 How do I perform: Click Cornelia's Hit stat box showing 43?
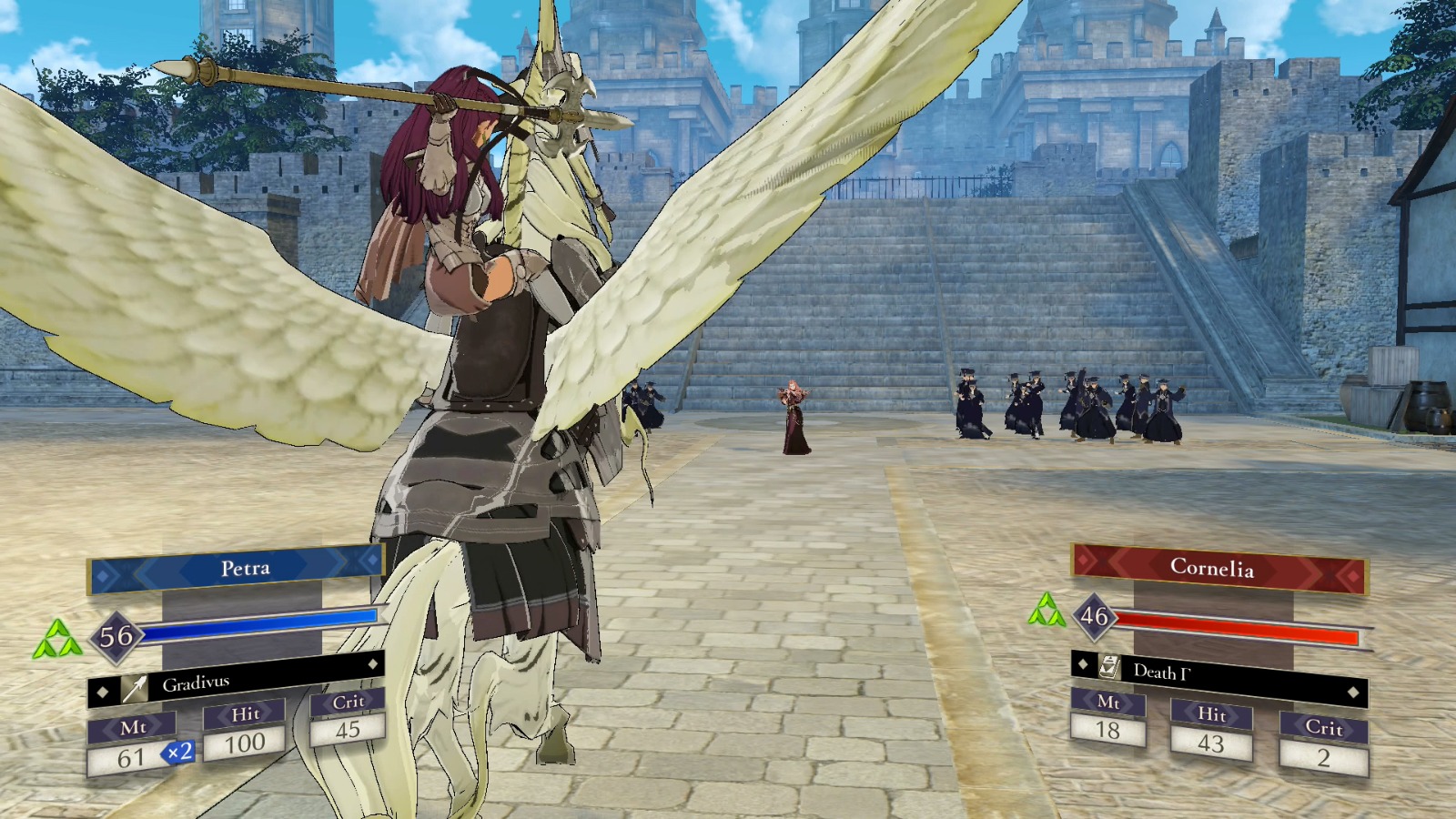1214,743
